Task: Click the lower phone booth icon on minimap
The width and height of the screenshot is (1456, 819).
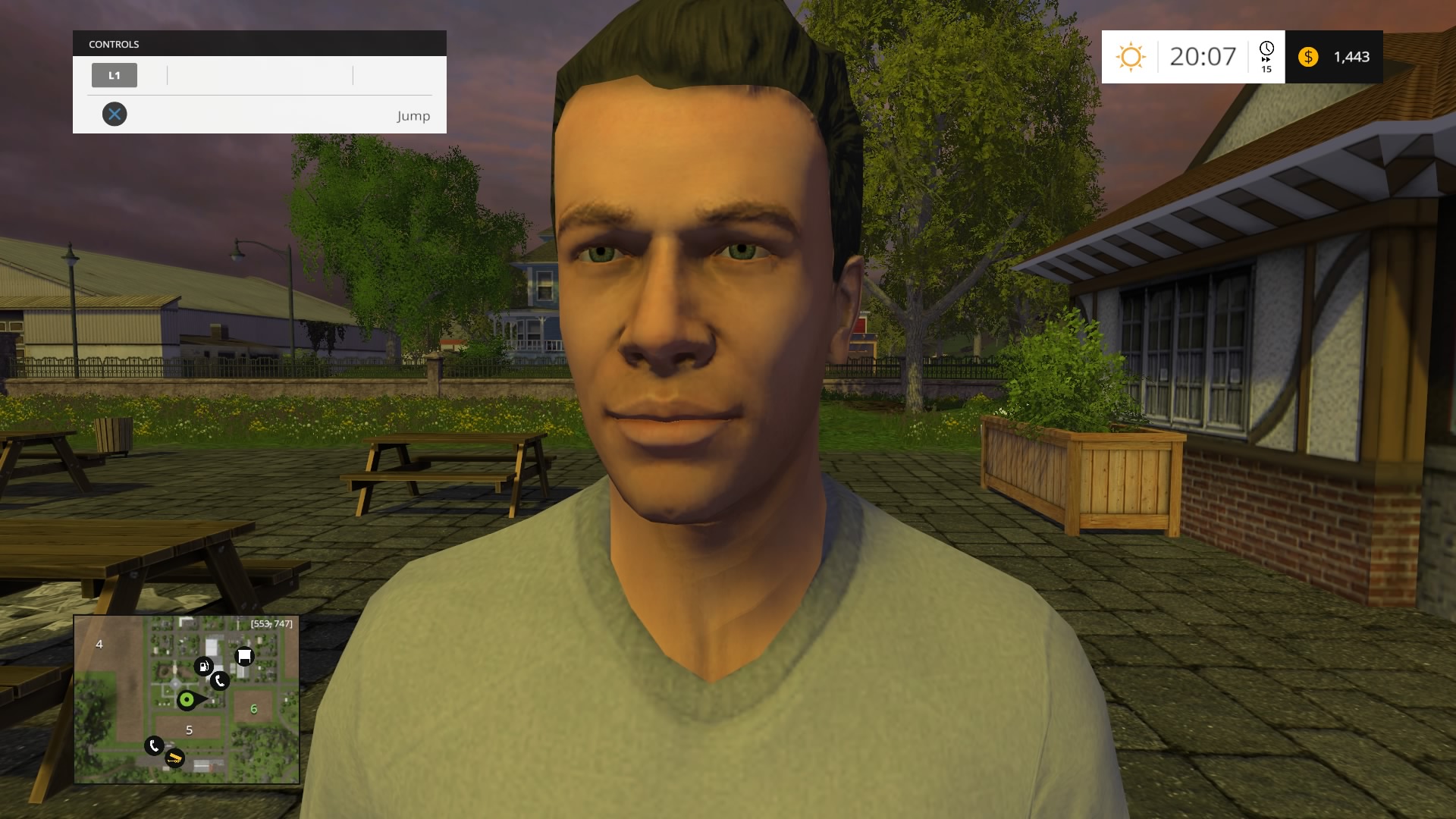Action: (154, 746)
